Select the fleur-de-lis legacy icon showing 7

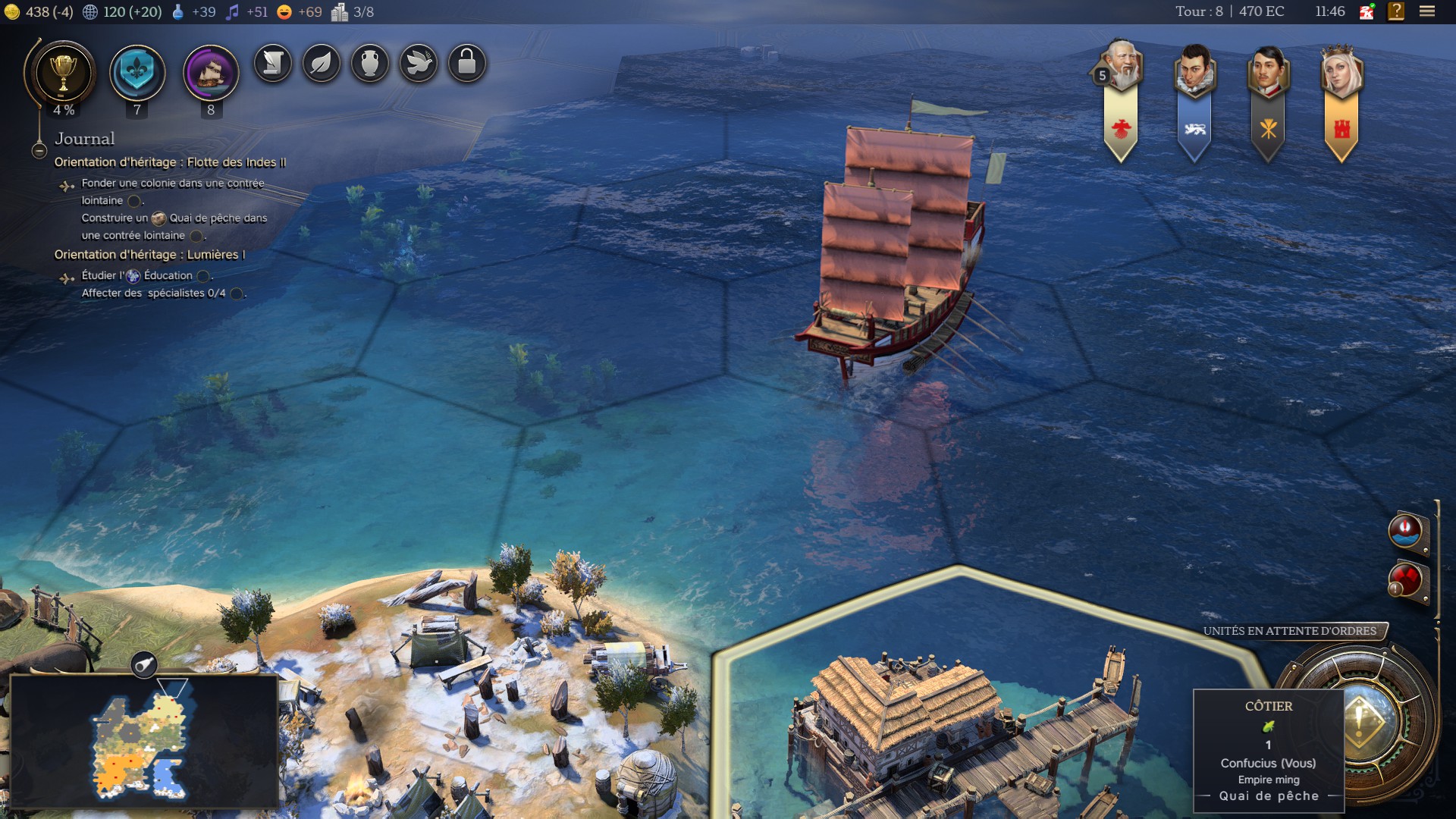[x=137, y=72]
